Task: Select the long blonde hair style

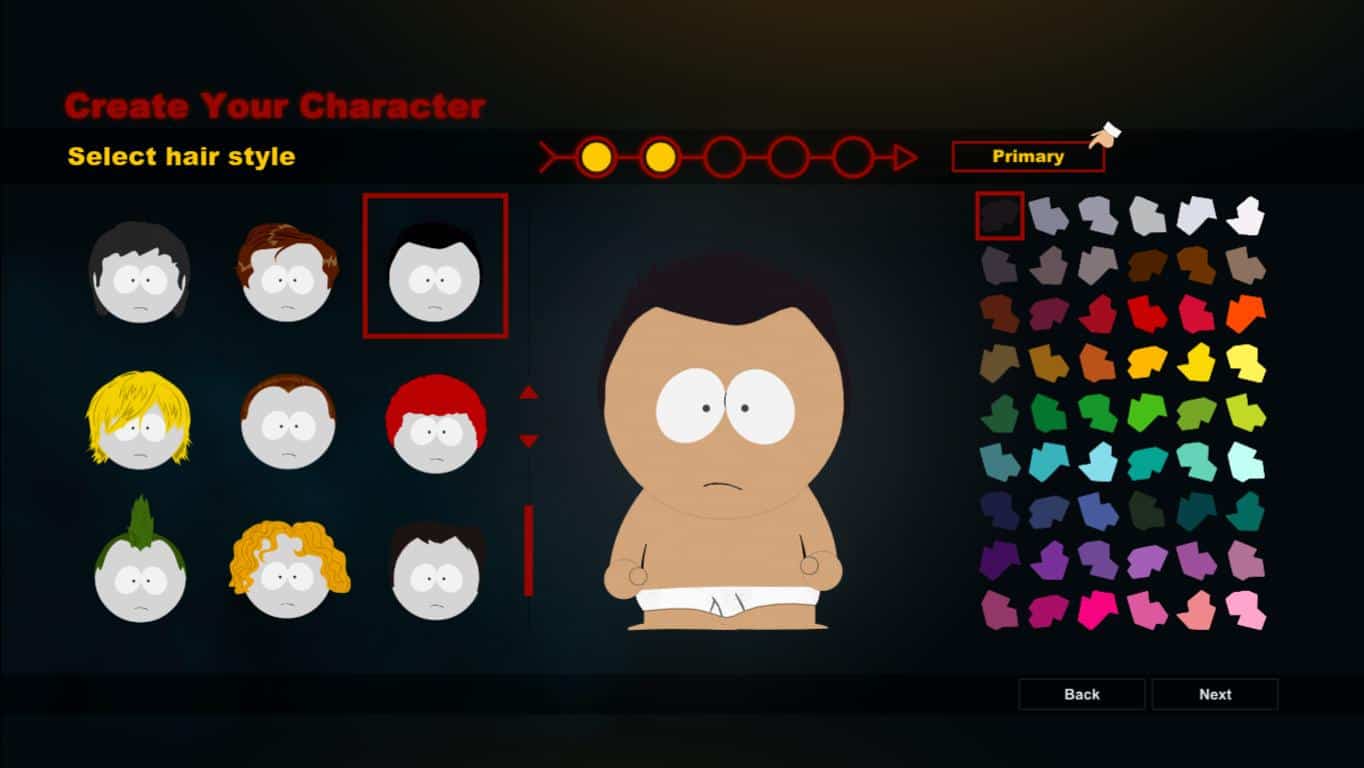Action: tap(138, 420)
